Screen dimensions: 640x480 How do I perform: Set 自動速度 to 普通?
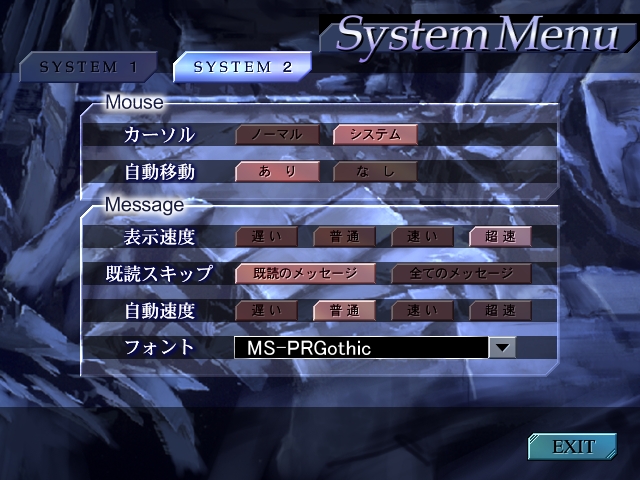coord(344,310)
